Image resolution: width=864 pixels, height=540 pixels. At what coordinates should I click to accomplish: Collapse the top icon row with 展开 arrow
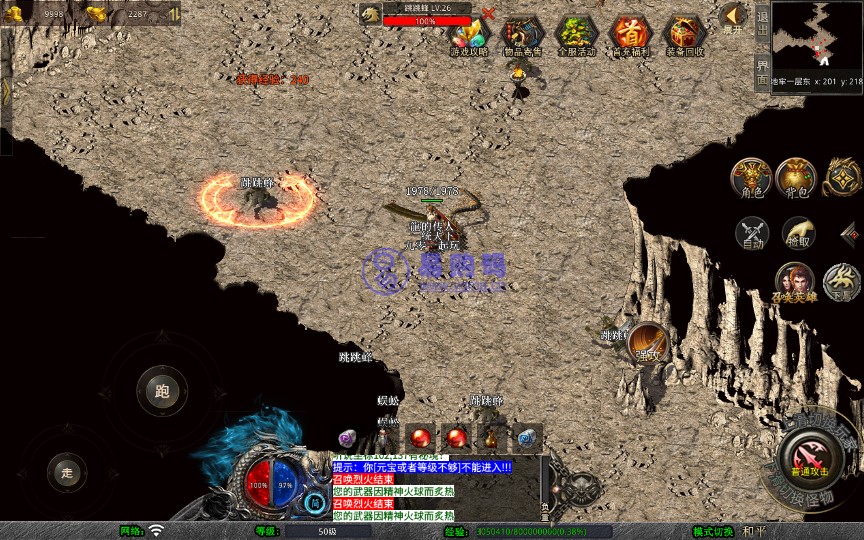tap(733, 17)
